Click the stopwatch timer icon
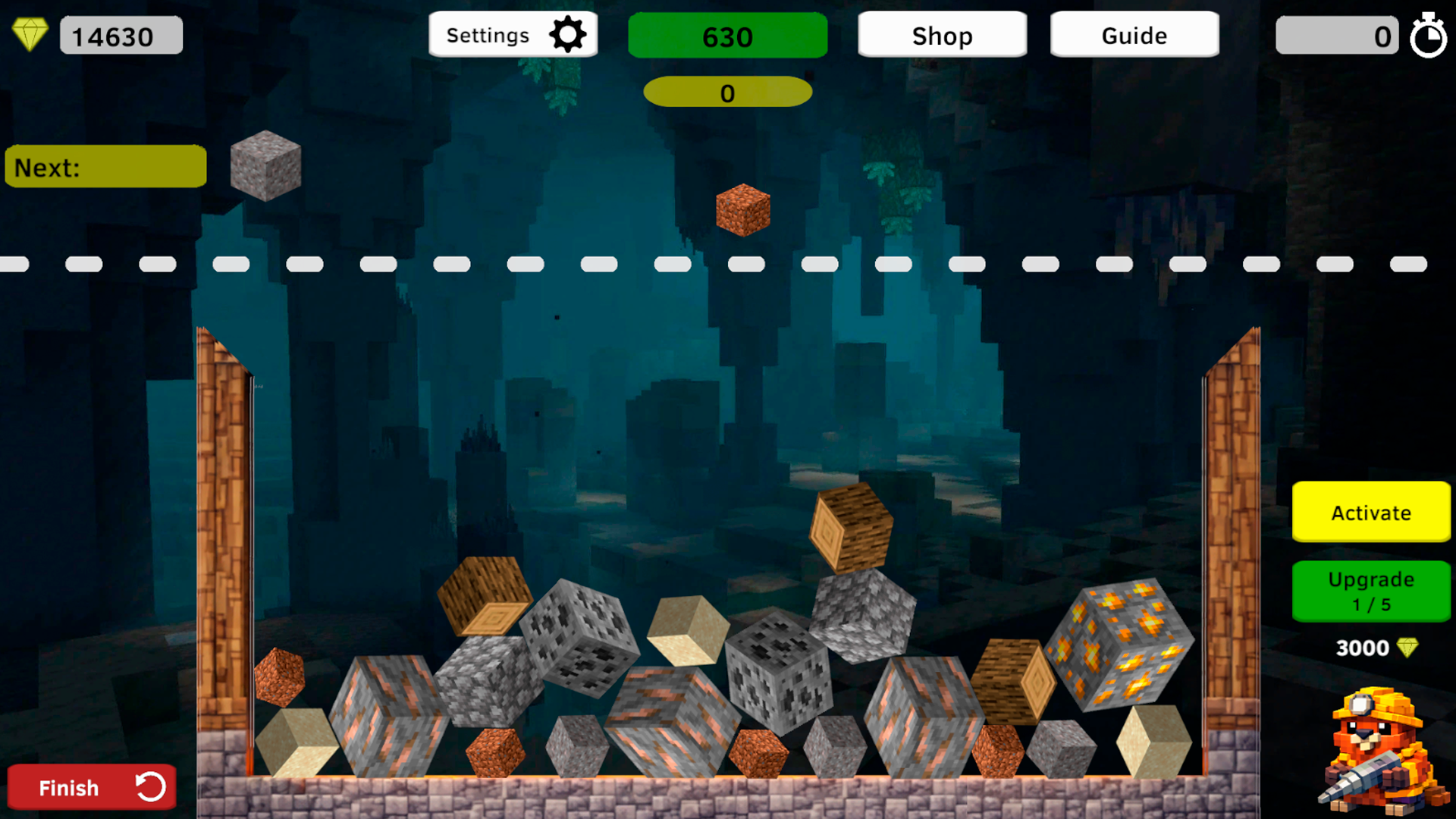The height and width of the screenshot is (819, 1456). (1429, 35)
